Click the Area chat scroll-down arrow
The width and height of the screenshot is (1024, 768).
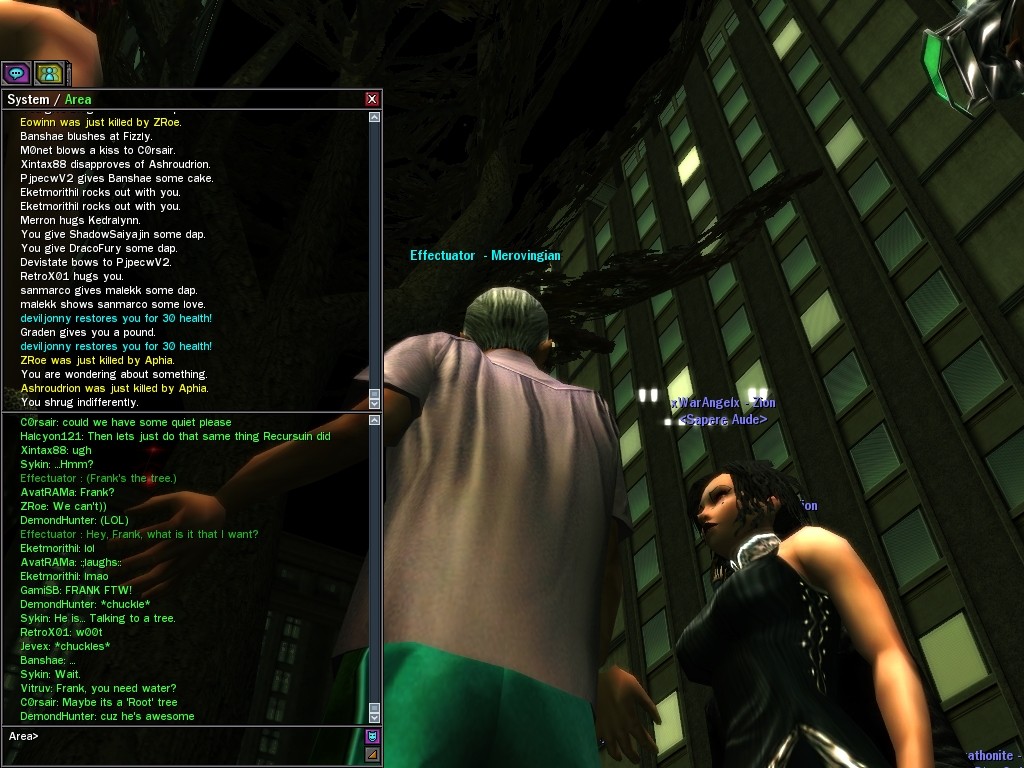coord(375,717)
